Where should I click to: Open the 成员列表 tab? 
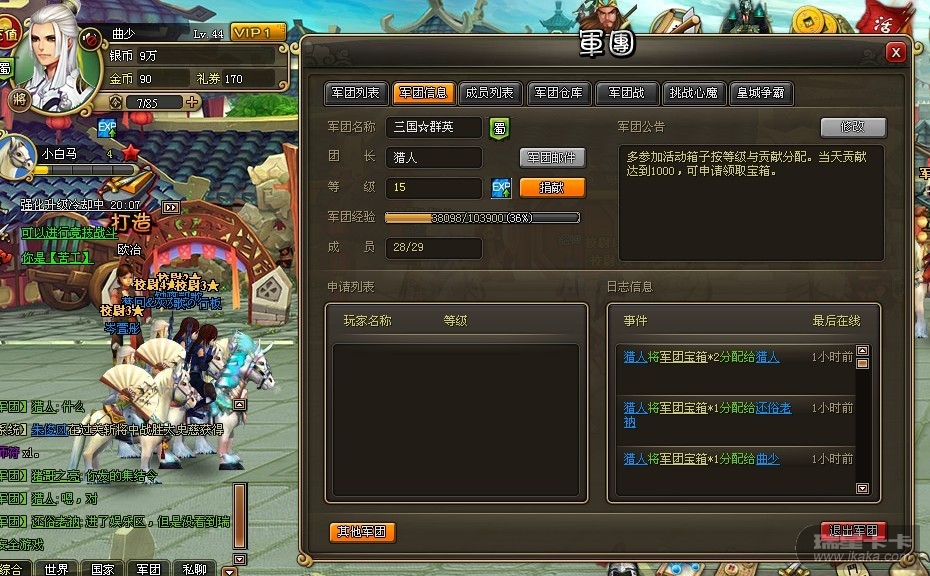click(490, 93)
